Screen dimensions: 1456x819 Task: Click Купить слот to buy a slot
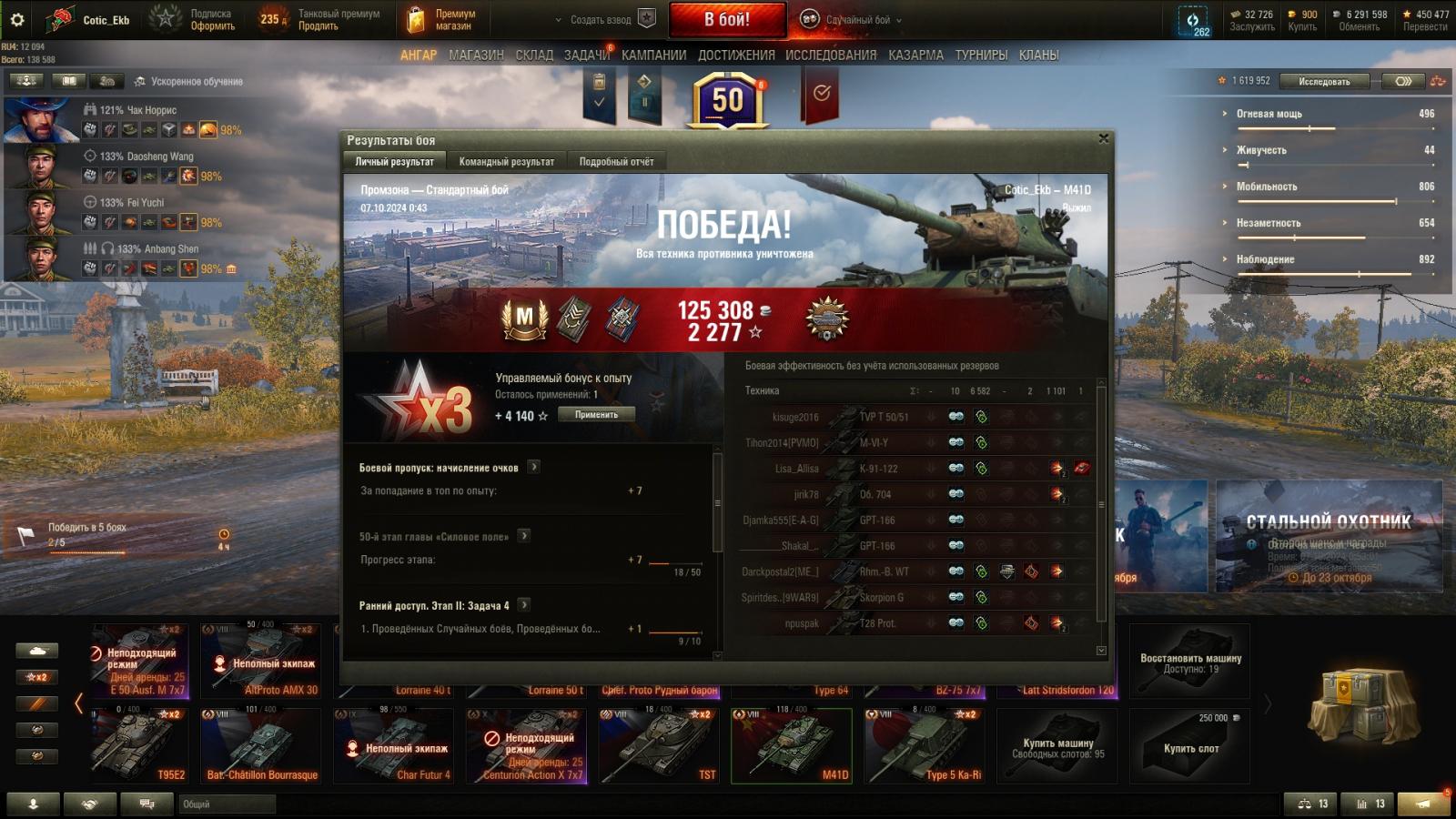[1190, 746]
